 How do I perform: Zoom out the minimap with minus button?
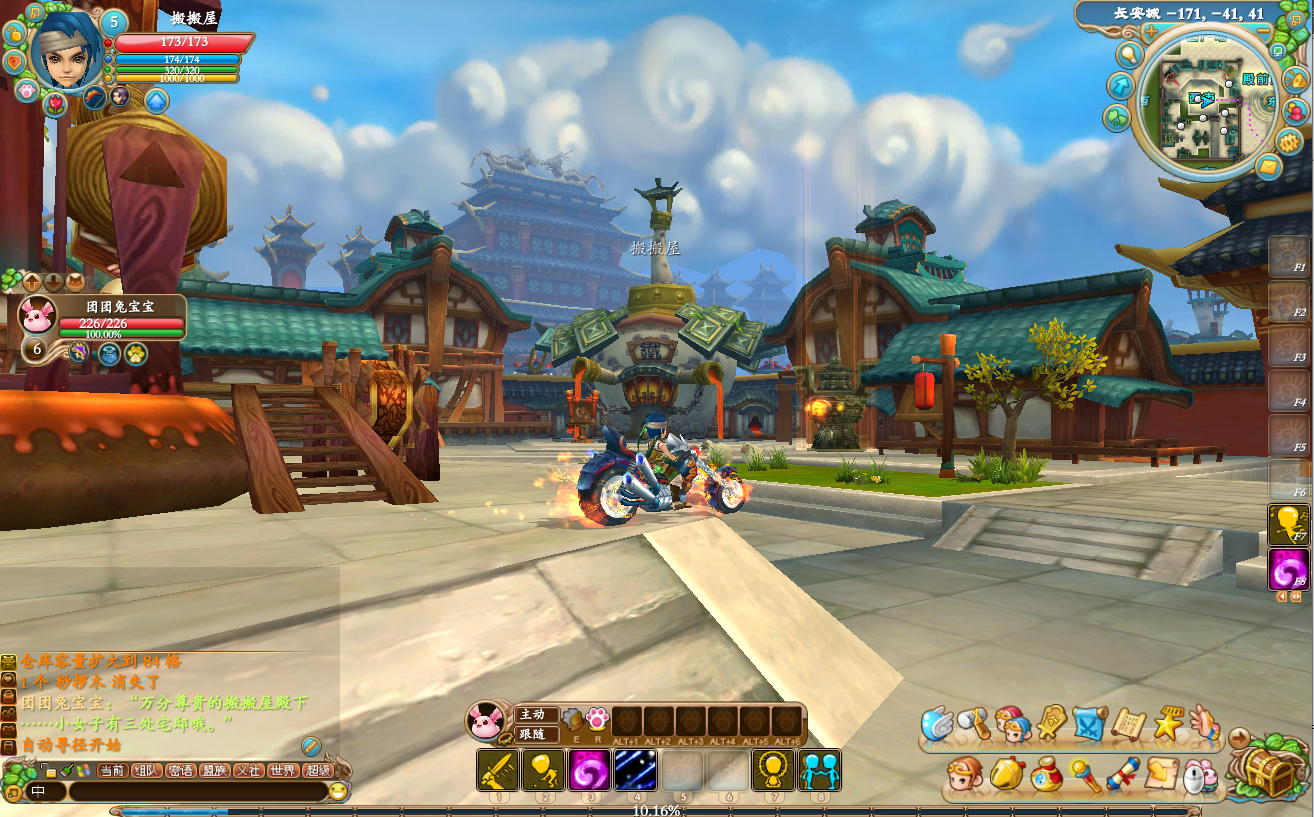pos(1263,32)
